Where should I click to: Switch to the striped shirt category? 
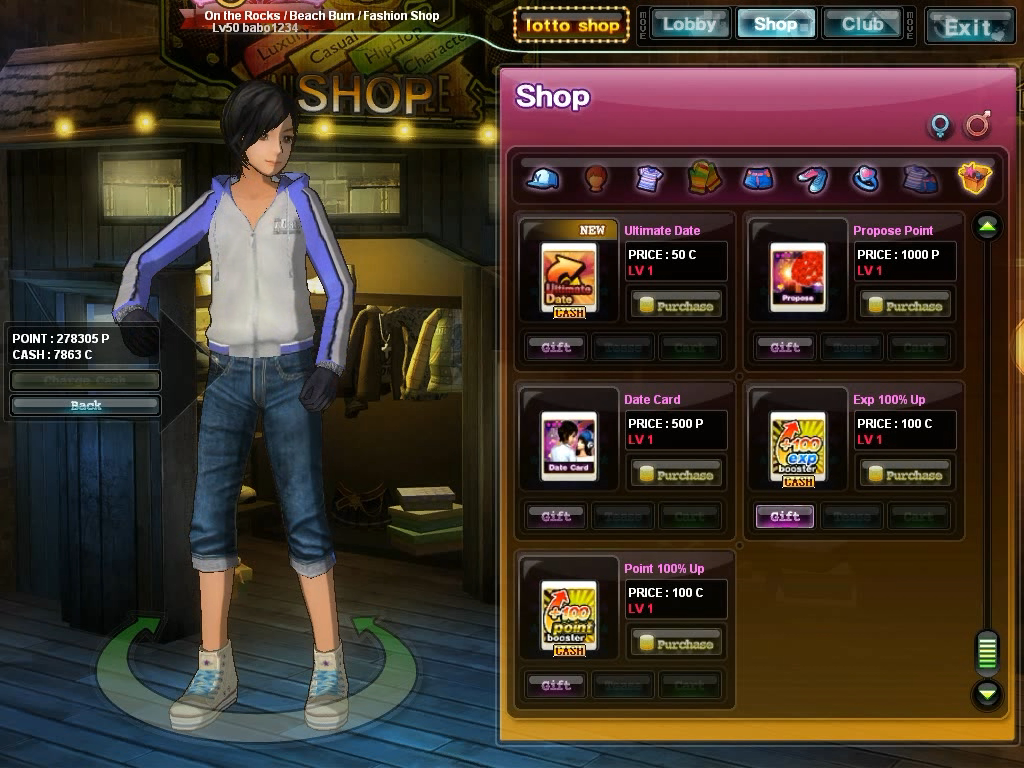pyautogui.click(x=649, y=179)
